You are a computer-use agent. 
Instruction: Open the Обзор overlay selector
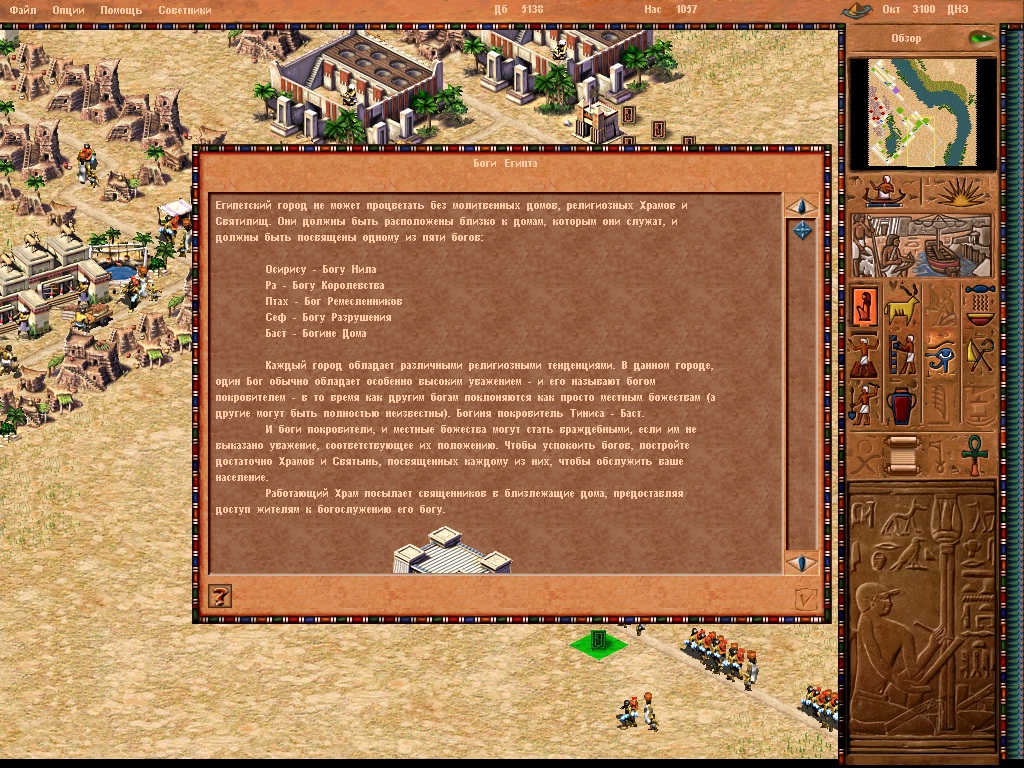[906, 39]
